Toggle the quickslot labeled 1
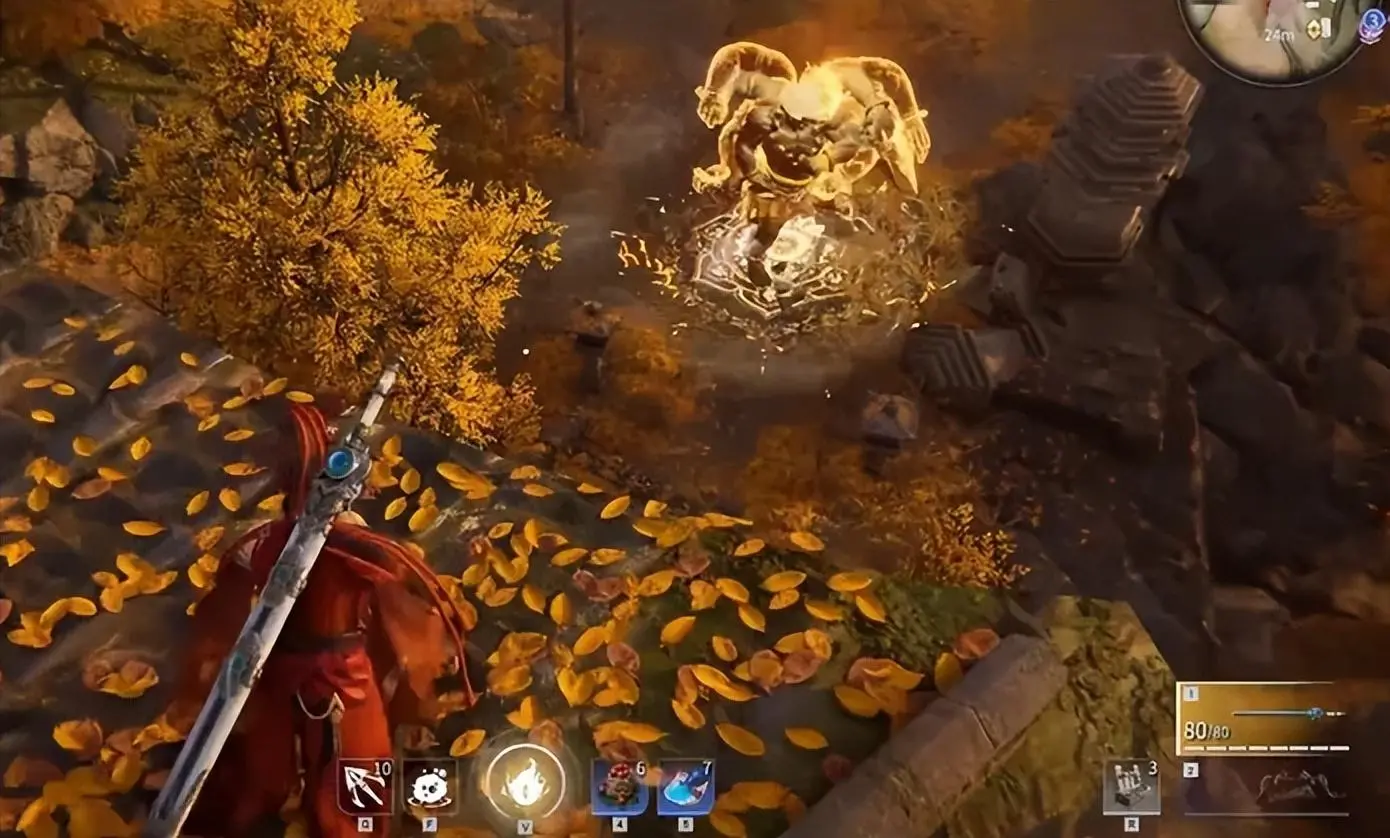This screenshot has width=1390, height=838. pos(1190,691)
